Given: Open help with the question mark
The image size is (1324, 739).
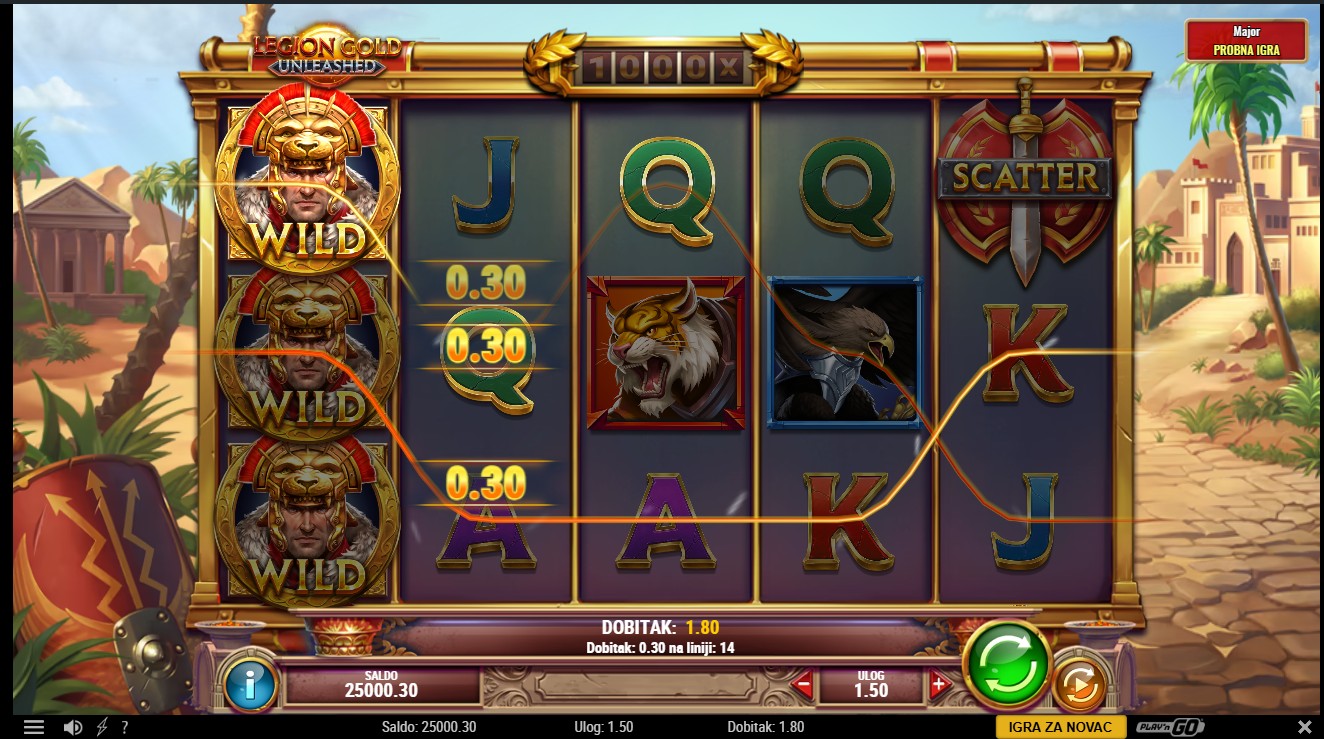Looking at the screenshot, I should click(x=125, y=727).
